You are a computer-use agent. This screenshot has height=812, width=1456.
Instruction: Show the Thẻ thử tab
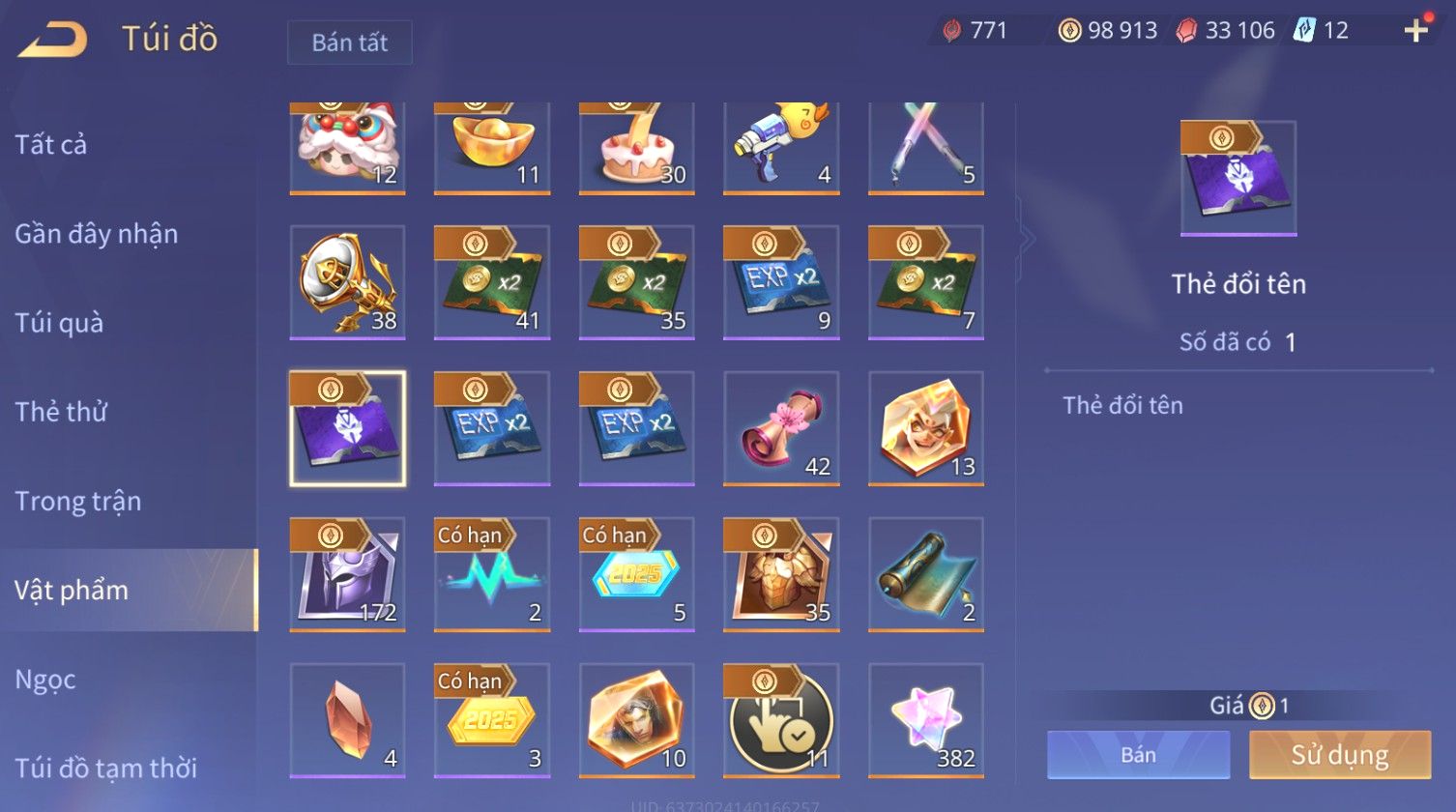coord(61,412)
